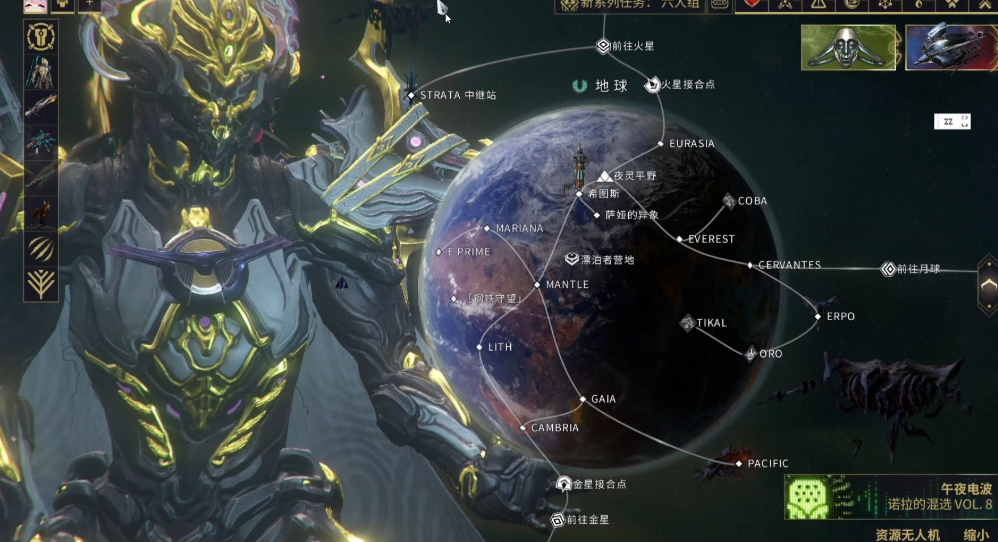Select the EURASIA mission node

tap(662, 144)
